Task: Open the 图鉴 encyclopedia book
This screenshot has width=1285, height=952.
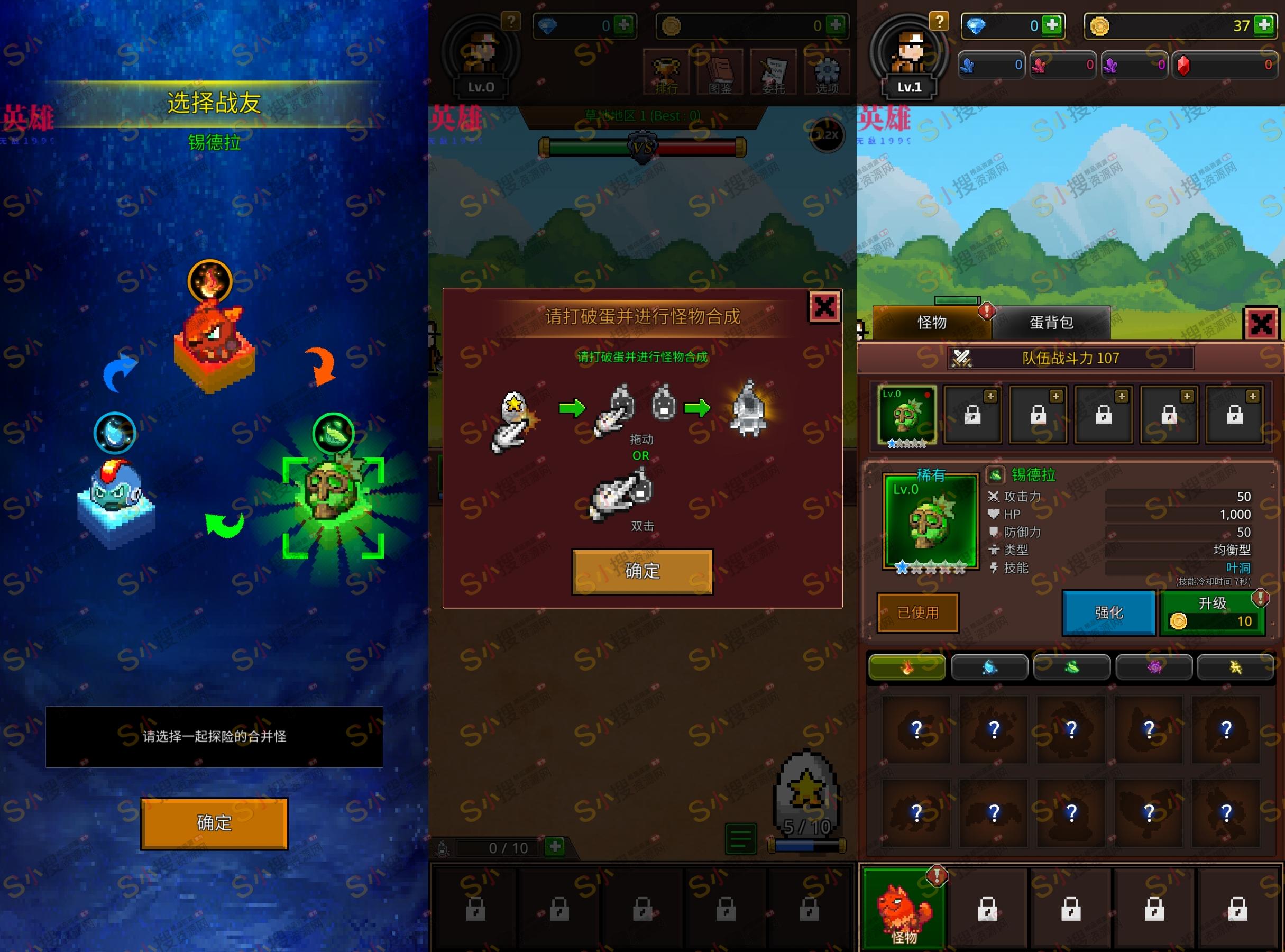Action: (x=720, y=72)
